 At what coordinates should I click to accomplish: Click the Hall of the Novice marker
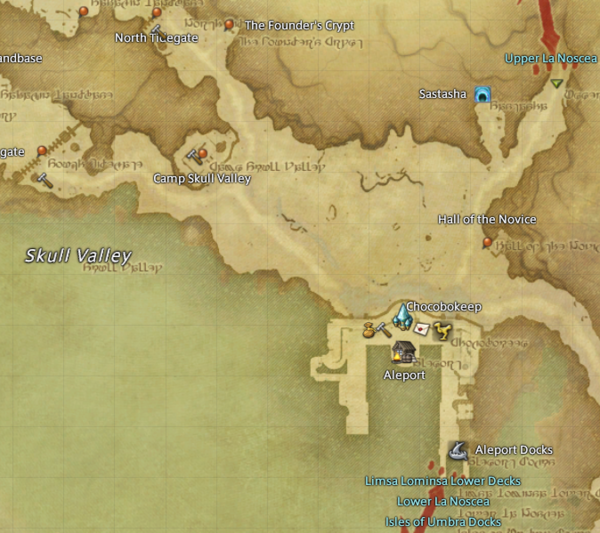pyautogui.click(x=487, y=242)
